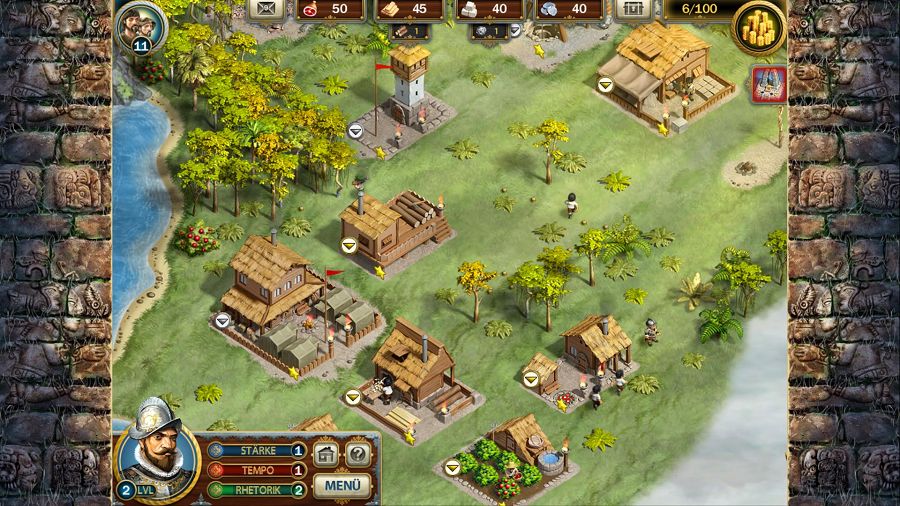
Task: Open the treasure chest button
Action: (630, 9)
